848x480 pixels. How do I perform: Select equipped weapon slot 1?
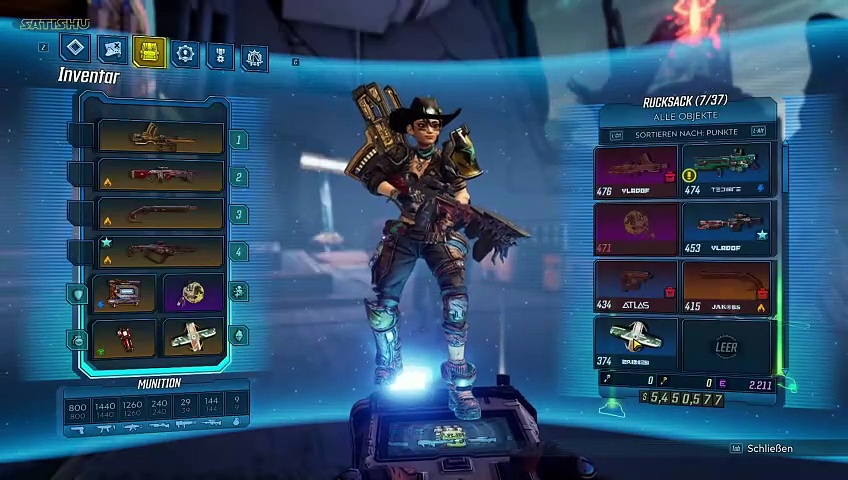coord(160,138)
